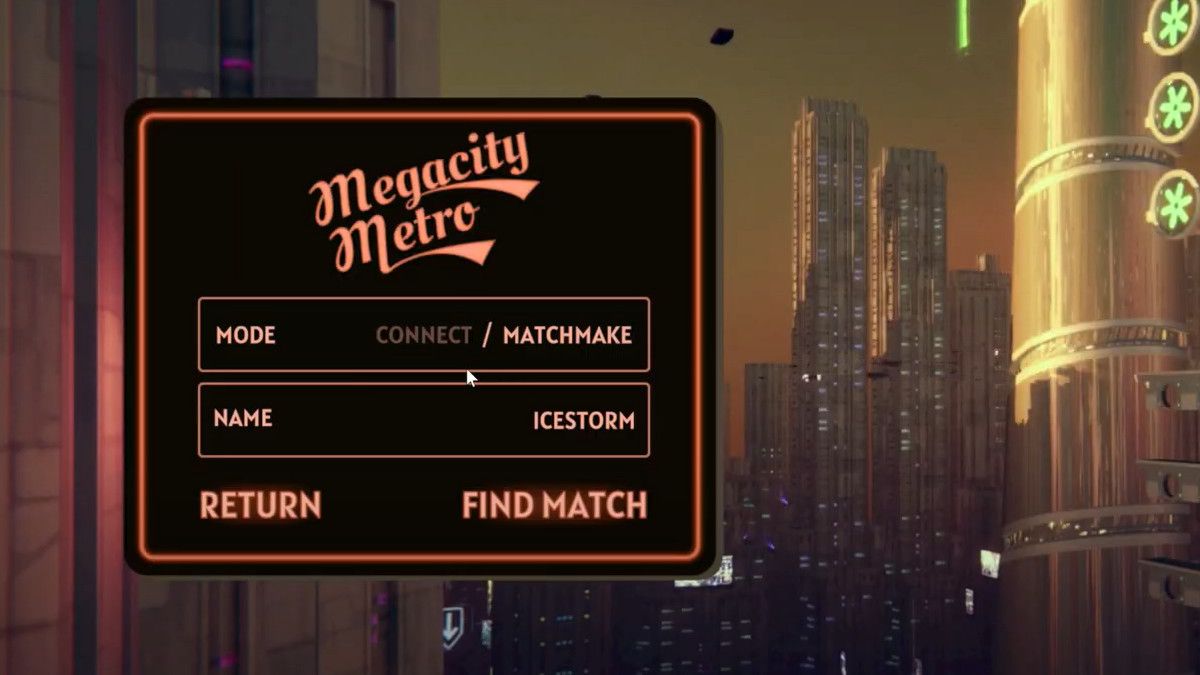Select the MATCHMAKE mode option
The image size is (1200, 675).
[567, 335]
